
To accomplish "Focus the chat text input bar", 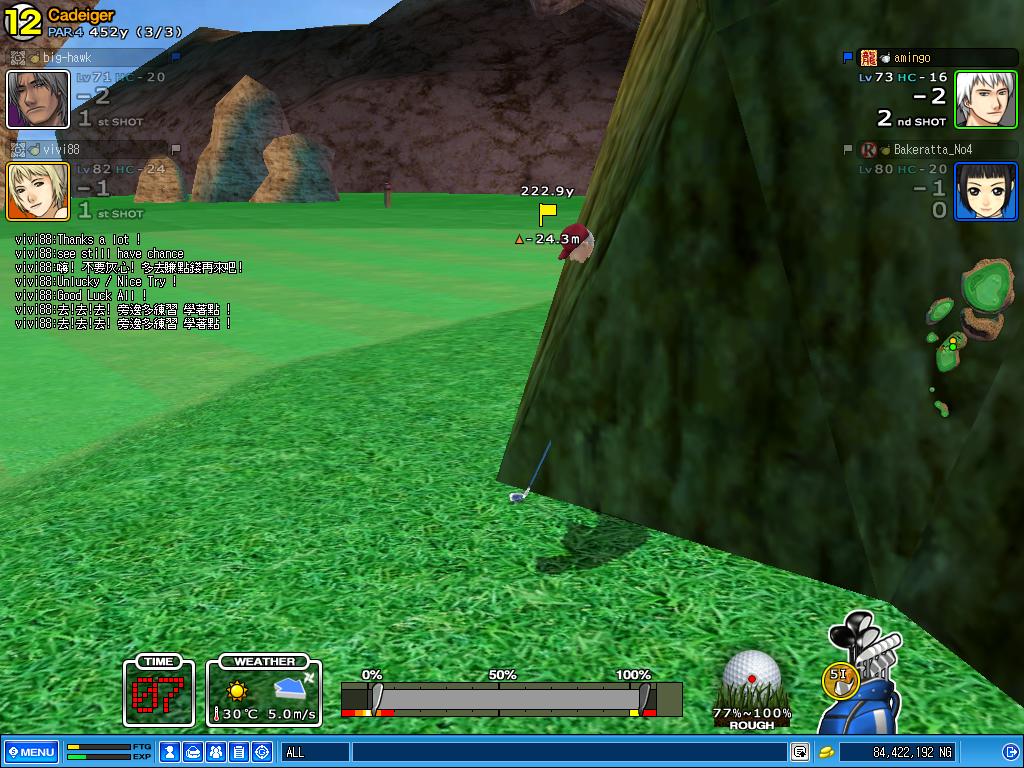I will point(570,752).
